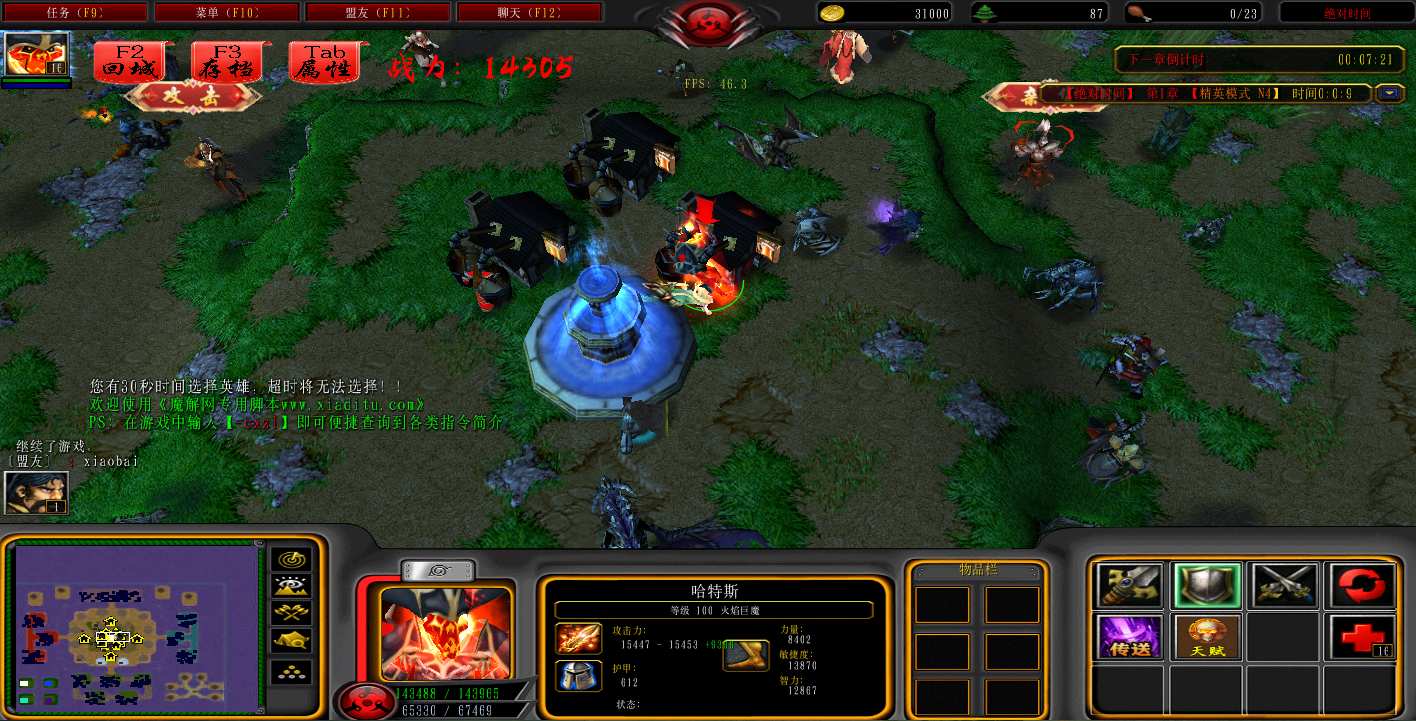Open the 任务 (F9) quest menu
The width and height of the screenshot is (1416, 721).
pyautogui.click(x=75, y=13)
